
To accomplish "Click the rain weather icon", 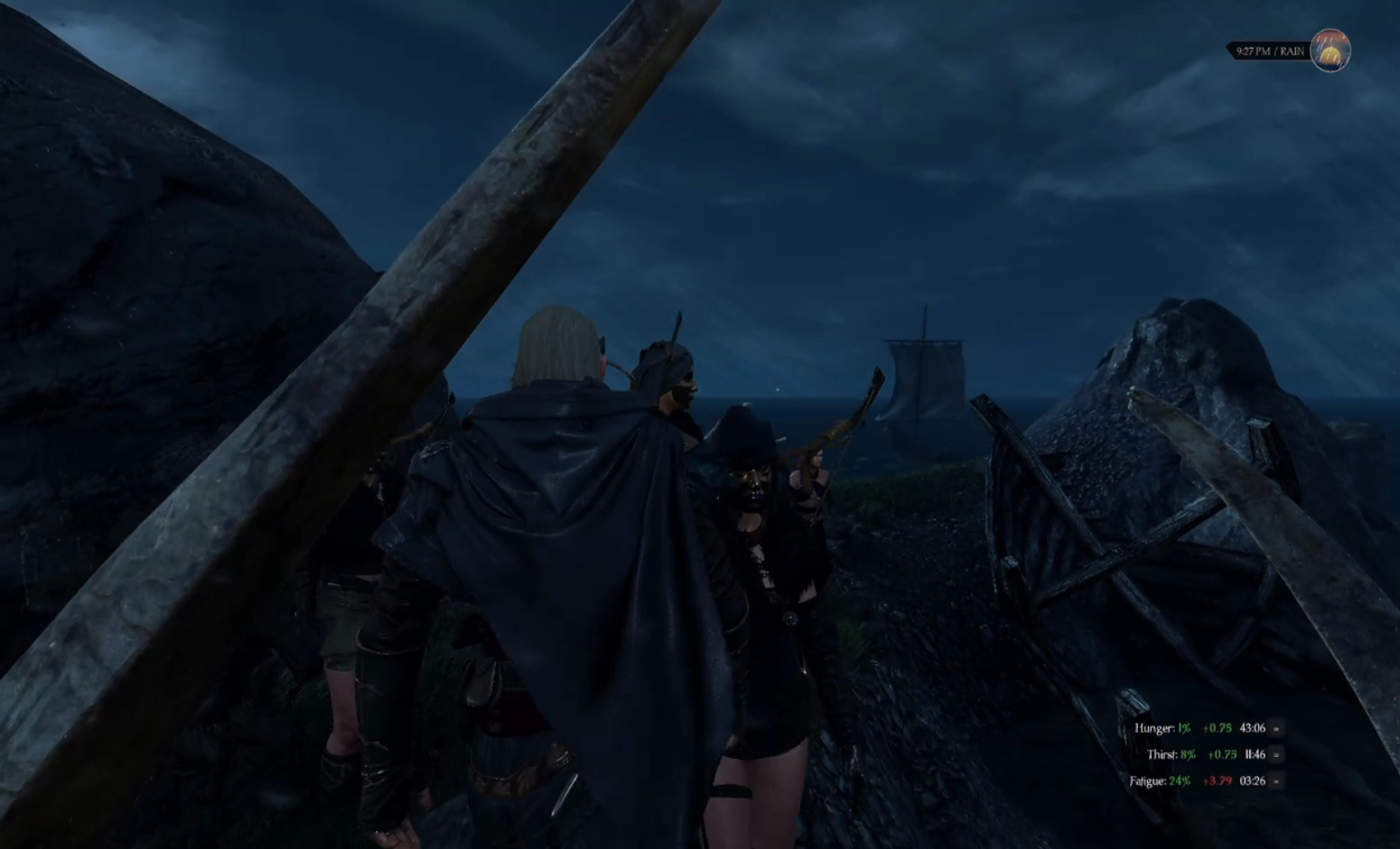I will click(1330, 51).
